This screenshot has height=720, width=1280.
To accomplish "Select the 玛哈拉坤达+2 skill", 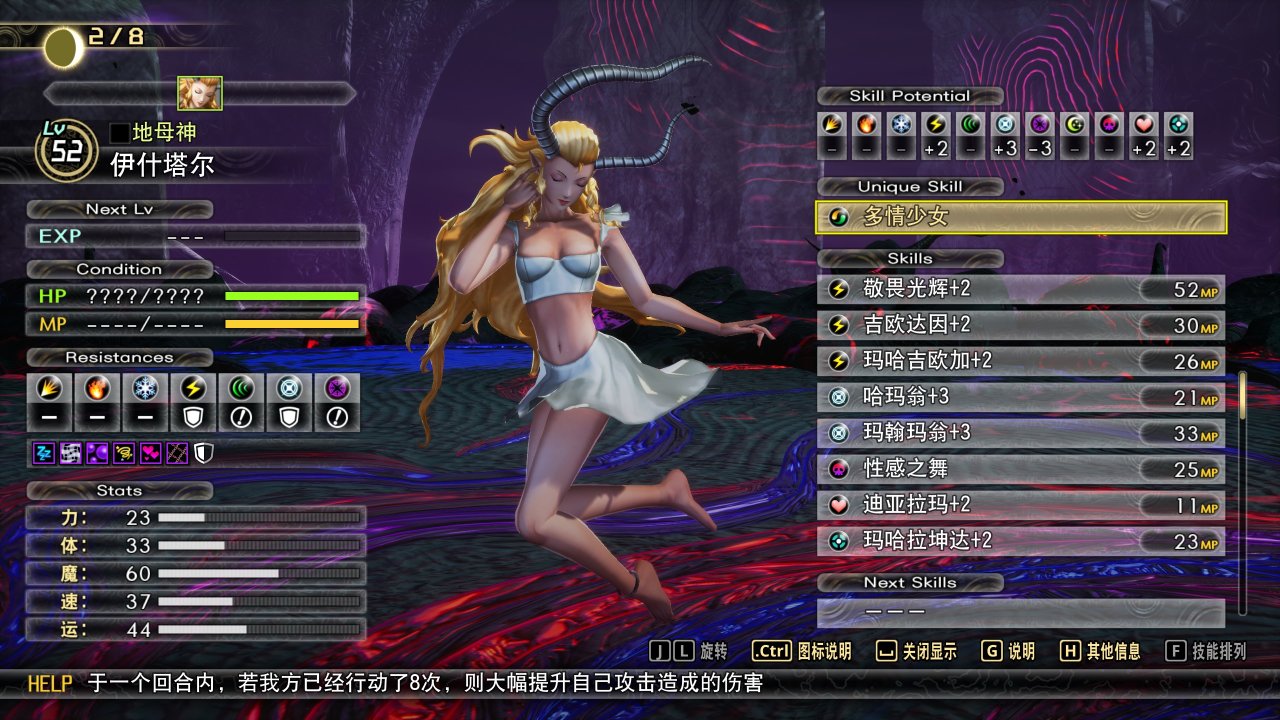I will coord(1021,541).
